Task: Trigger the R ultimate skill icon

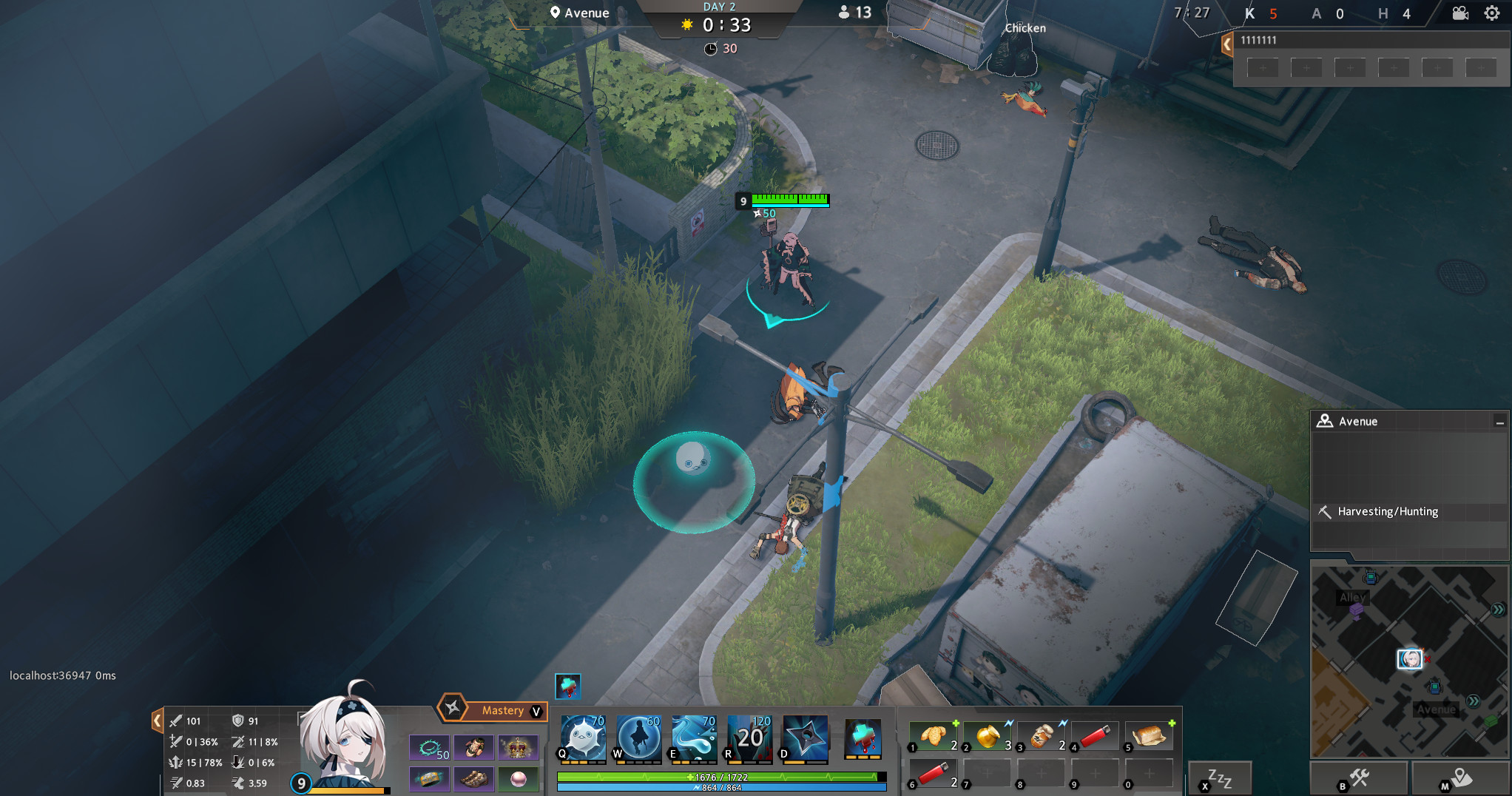Action: (x=749, y=738)
